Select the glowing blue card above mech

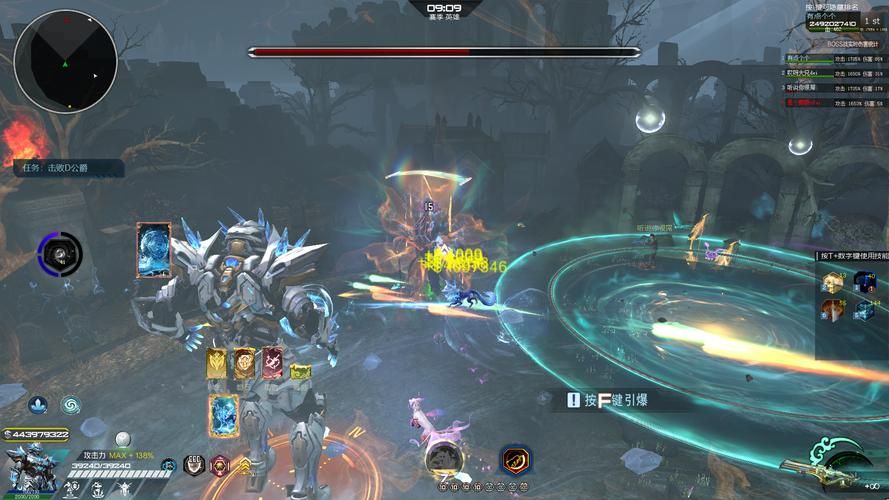[154, 250]
